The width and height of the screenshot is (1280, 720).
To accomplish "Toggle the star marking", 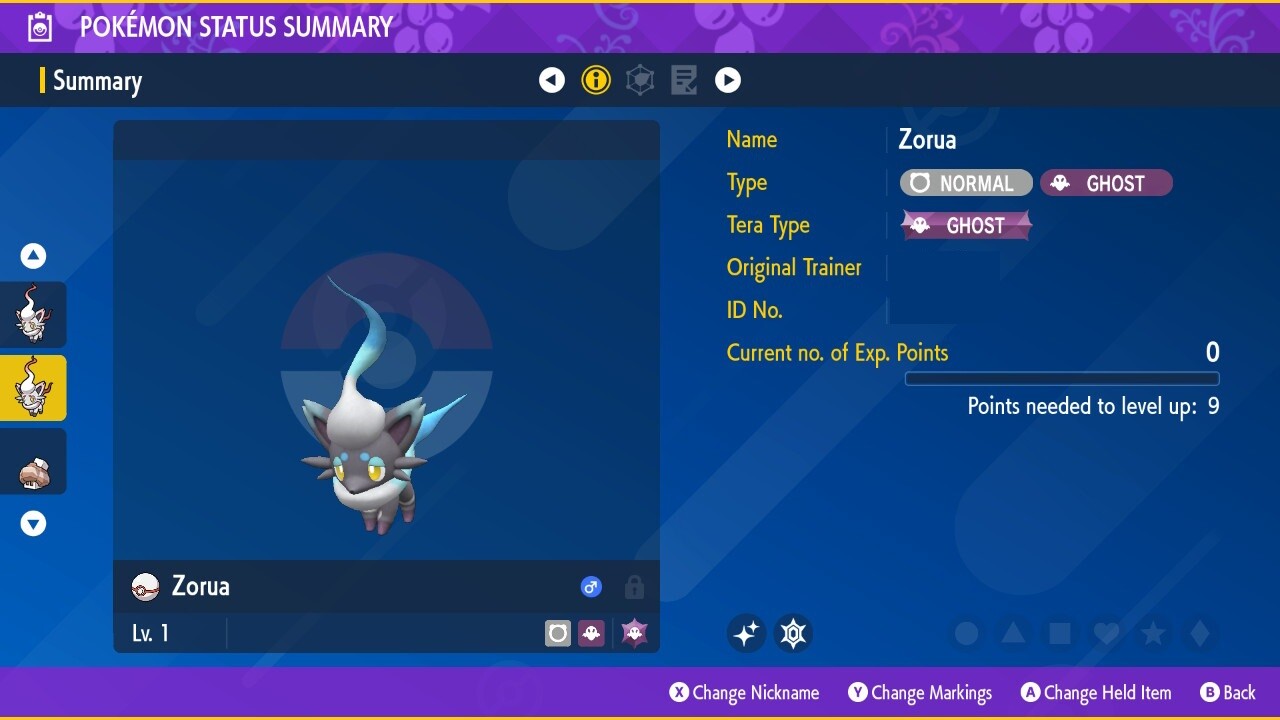I will coord(1153,633).
